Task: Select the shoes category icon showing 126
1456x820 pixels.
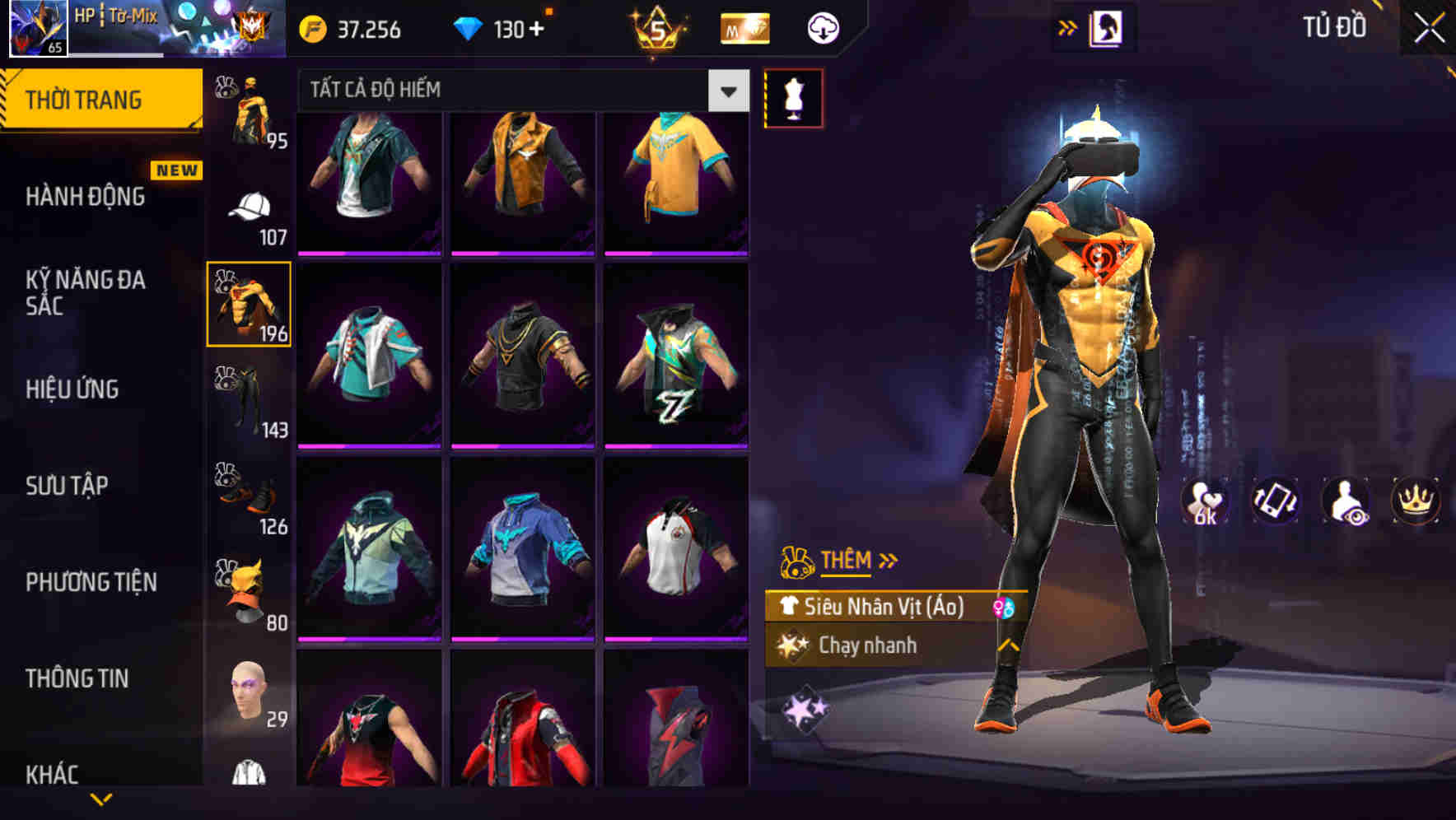Action: pyautogui.click(x=247, y=494)
